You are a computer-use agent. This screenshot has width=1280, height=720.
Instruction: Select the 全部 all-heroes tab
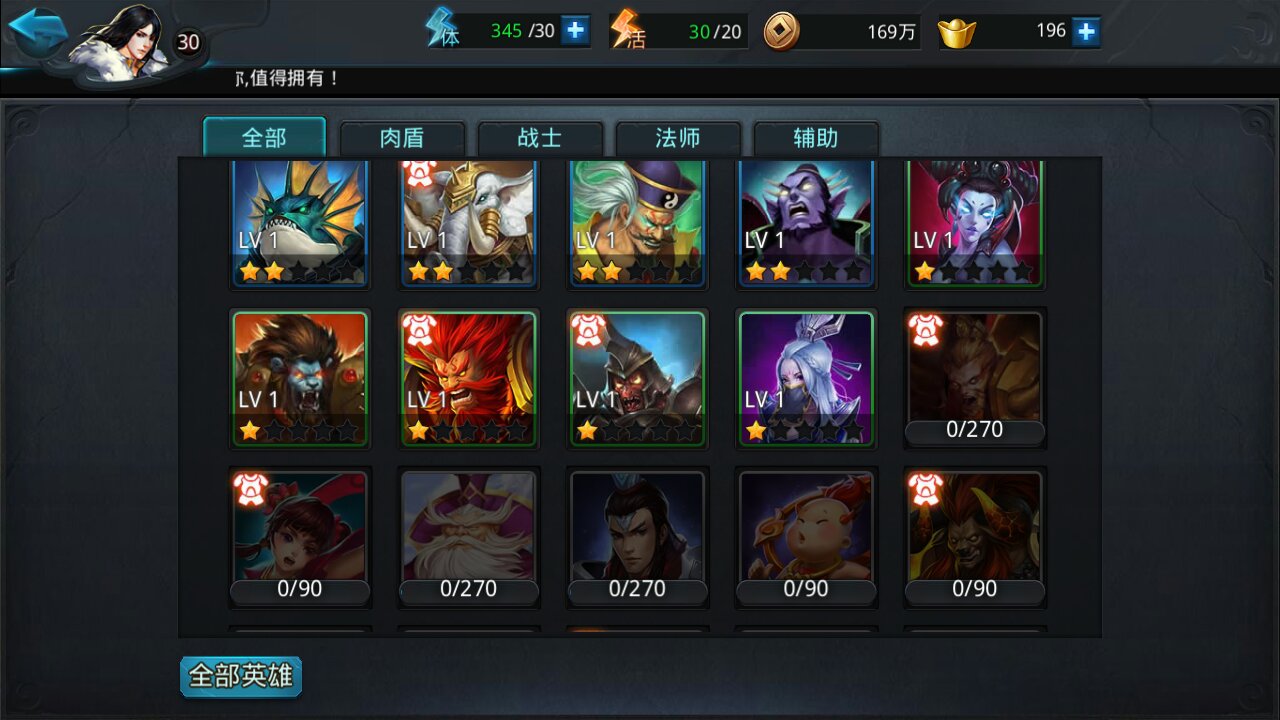point(264,138)
